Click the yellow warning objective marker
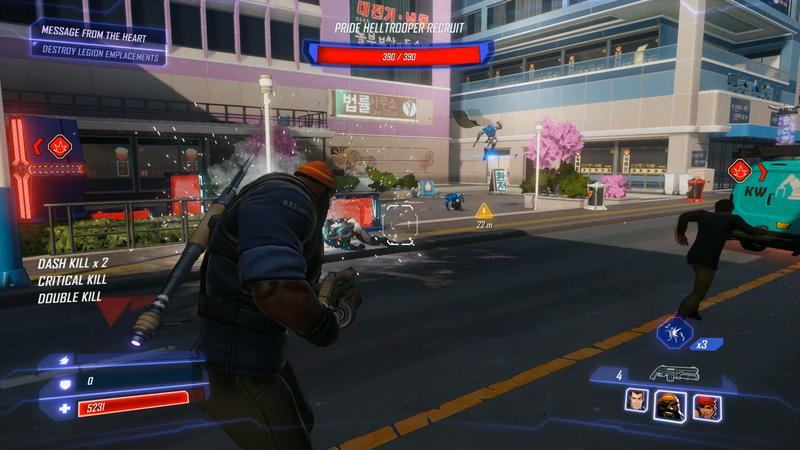Screen dimensions: 800x450 pos(484,210)
